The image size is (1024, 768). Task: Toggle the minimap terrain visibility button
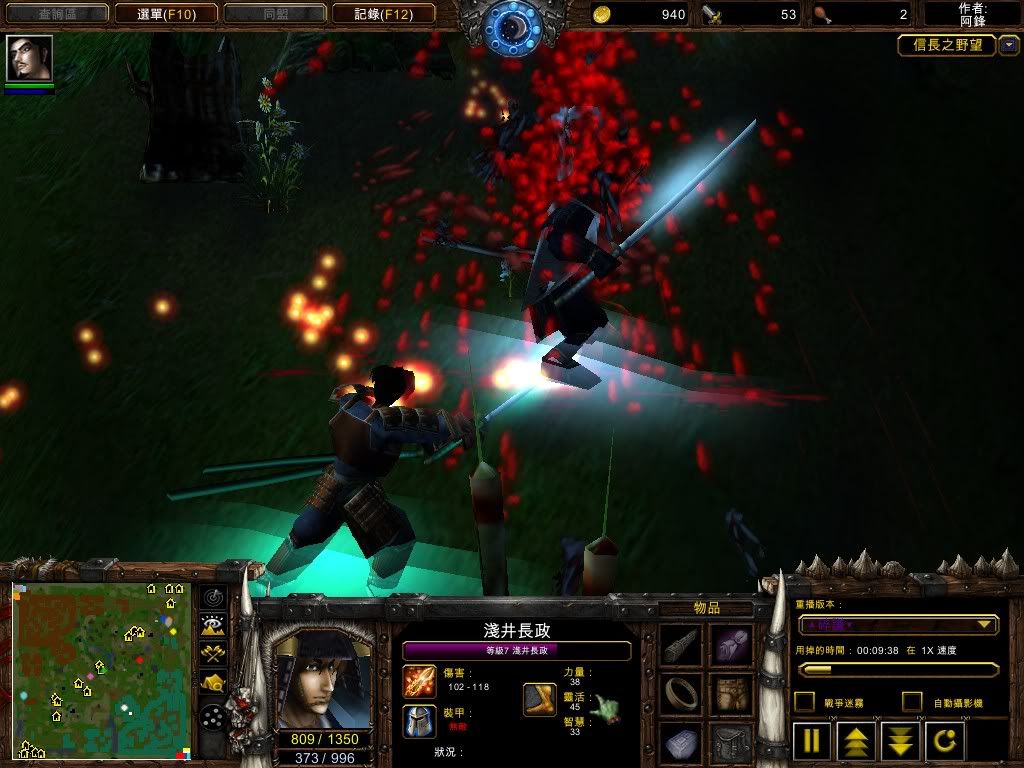pyautogui.click(x=213, y=626)
